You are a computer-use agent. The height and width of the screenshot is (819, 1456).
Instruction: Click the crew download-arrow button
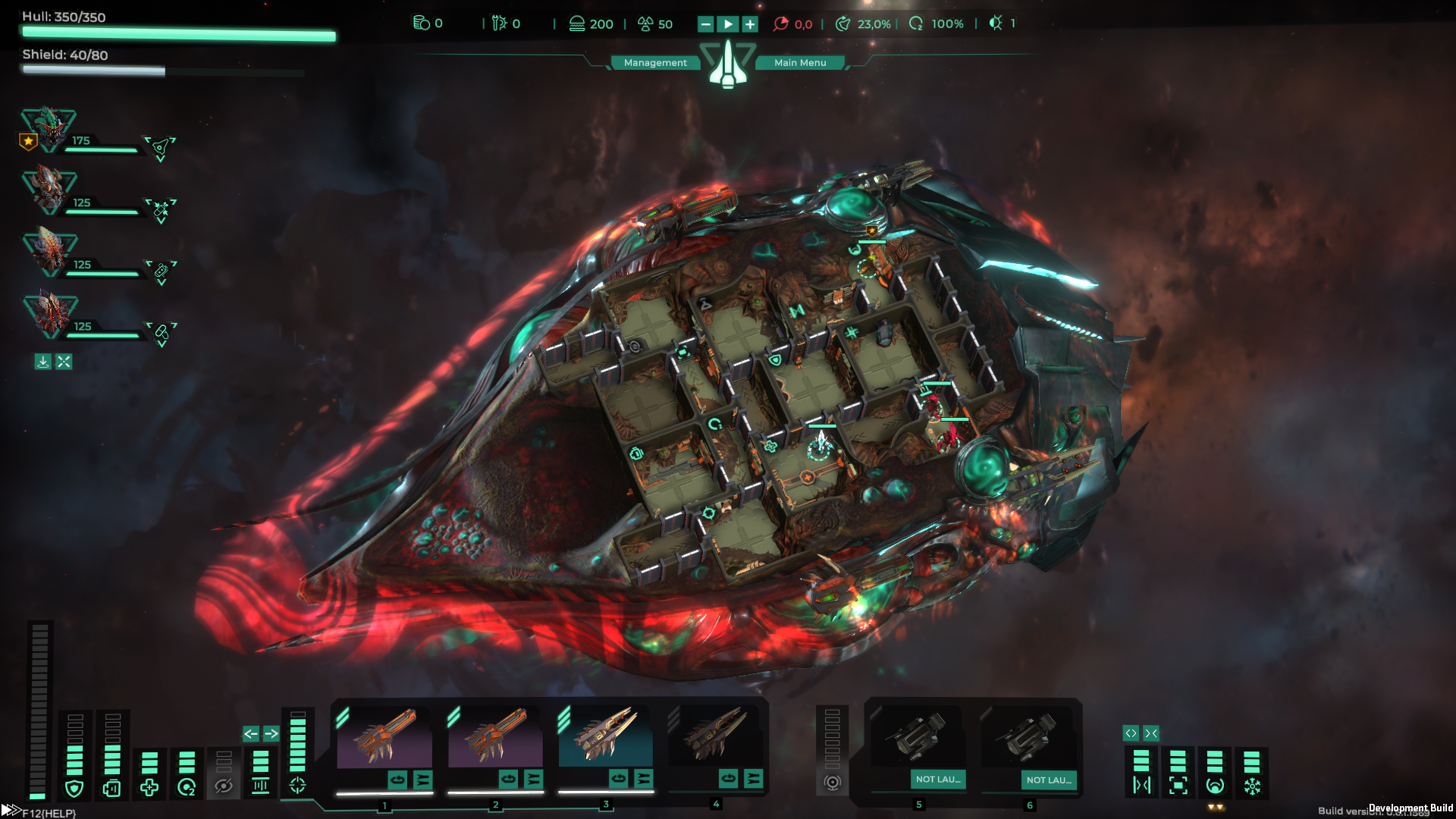coord(43,362)
